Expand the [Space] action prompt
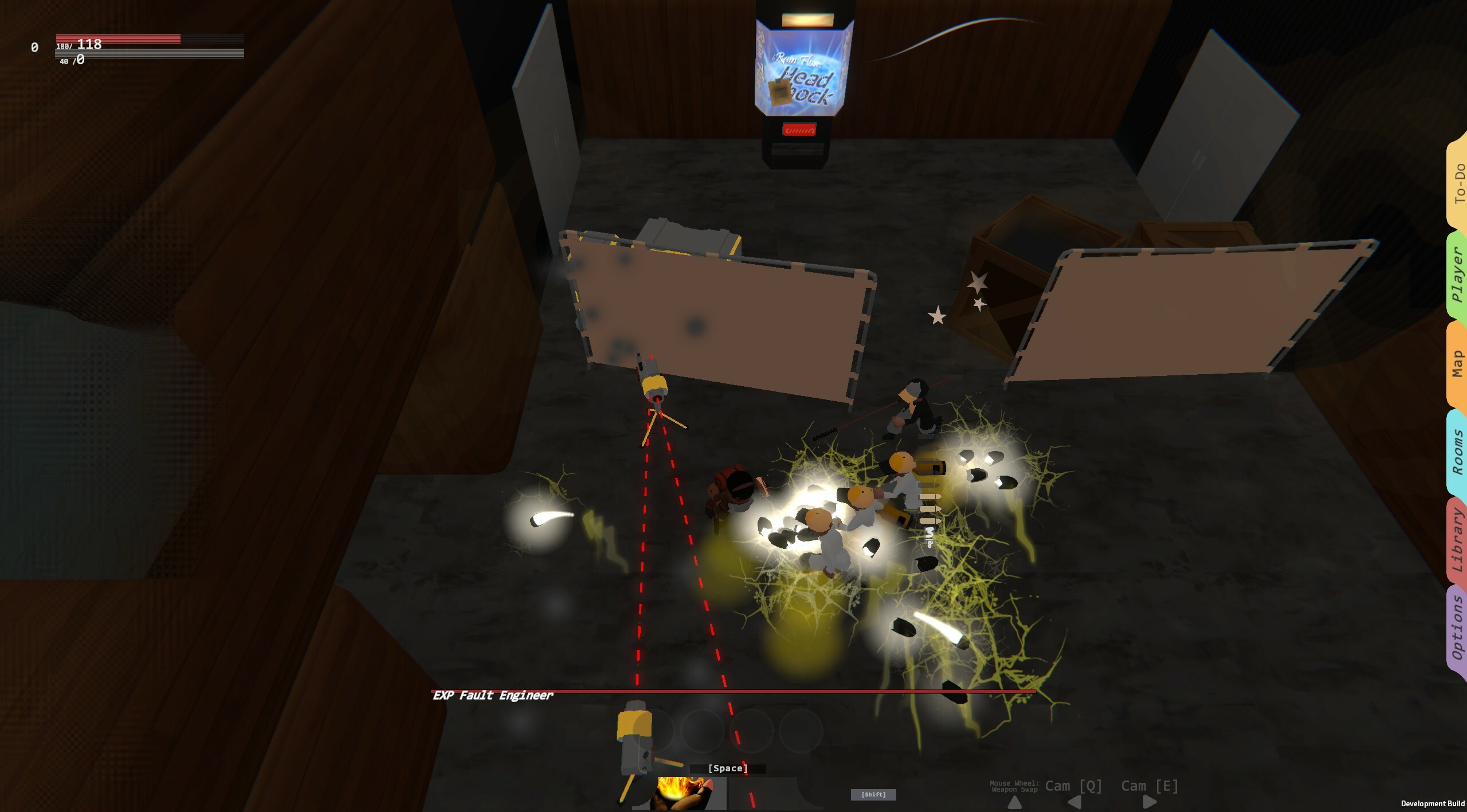Viewport: 1467px width, 812px height. 728,768
